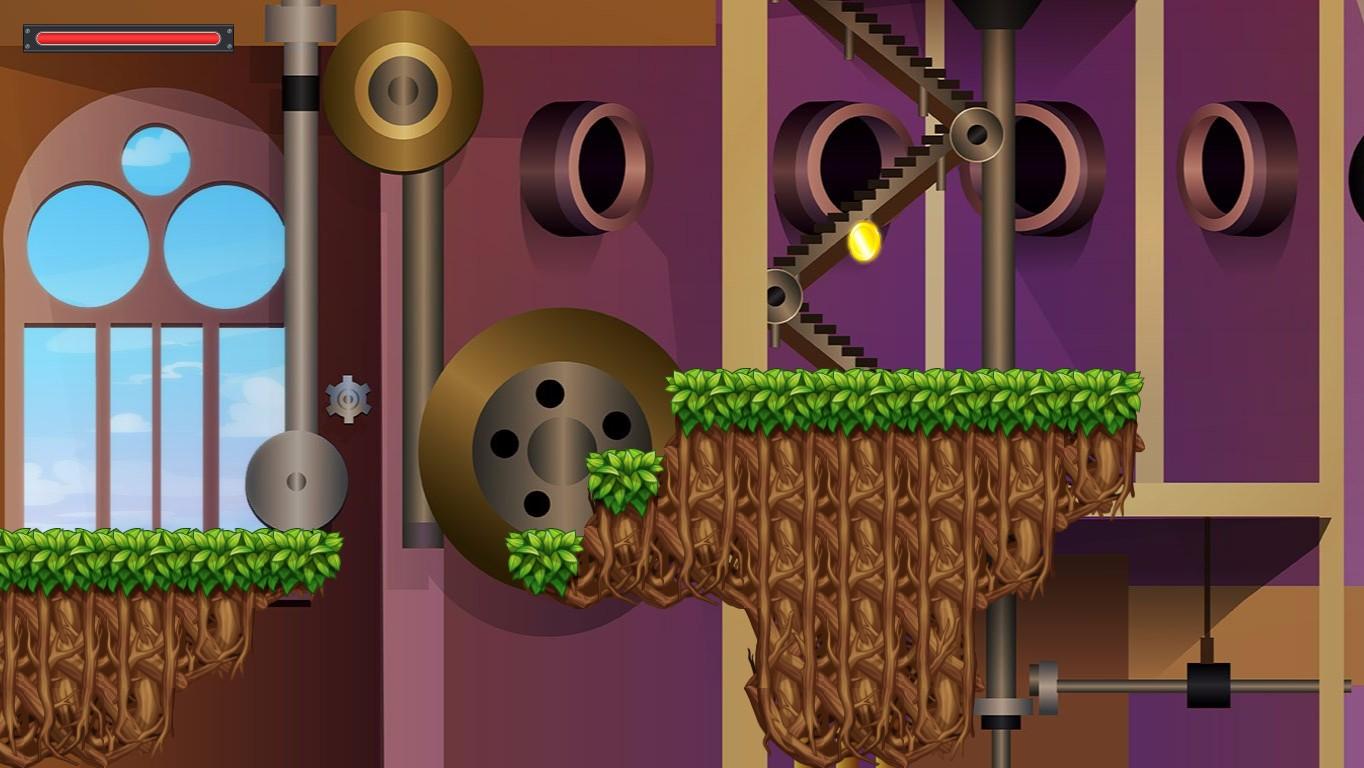Select the small gray gear on the pole
This screenshot has height=768, width=1364.
[348, 400]
